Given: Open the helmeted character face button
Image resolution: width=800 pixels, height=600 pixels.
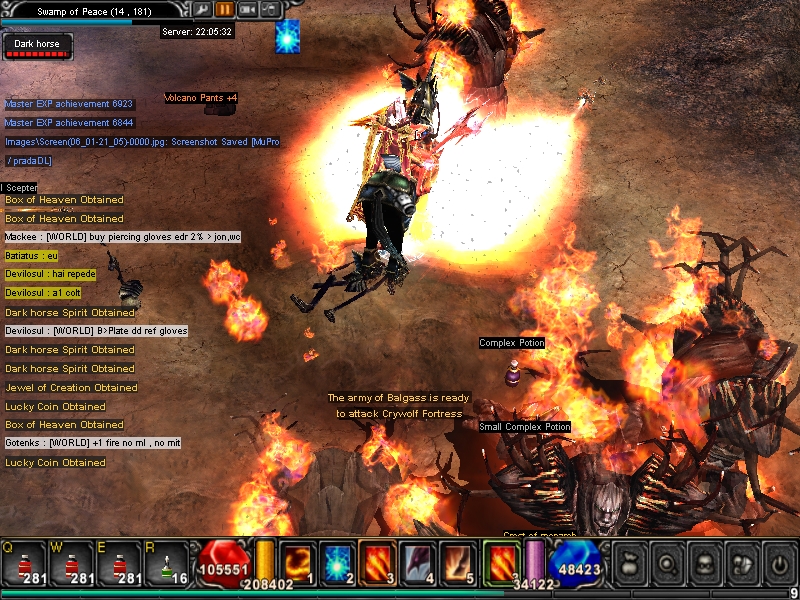Looking at the screenshot, I should [703, 564].
